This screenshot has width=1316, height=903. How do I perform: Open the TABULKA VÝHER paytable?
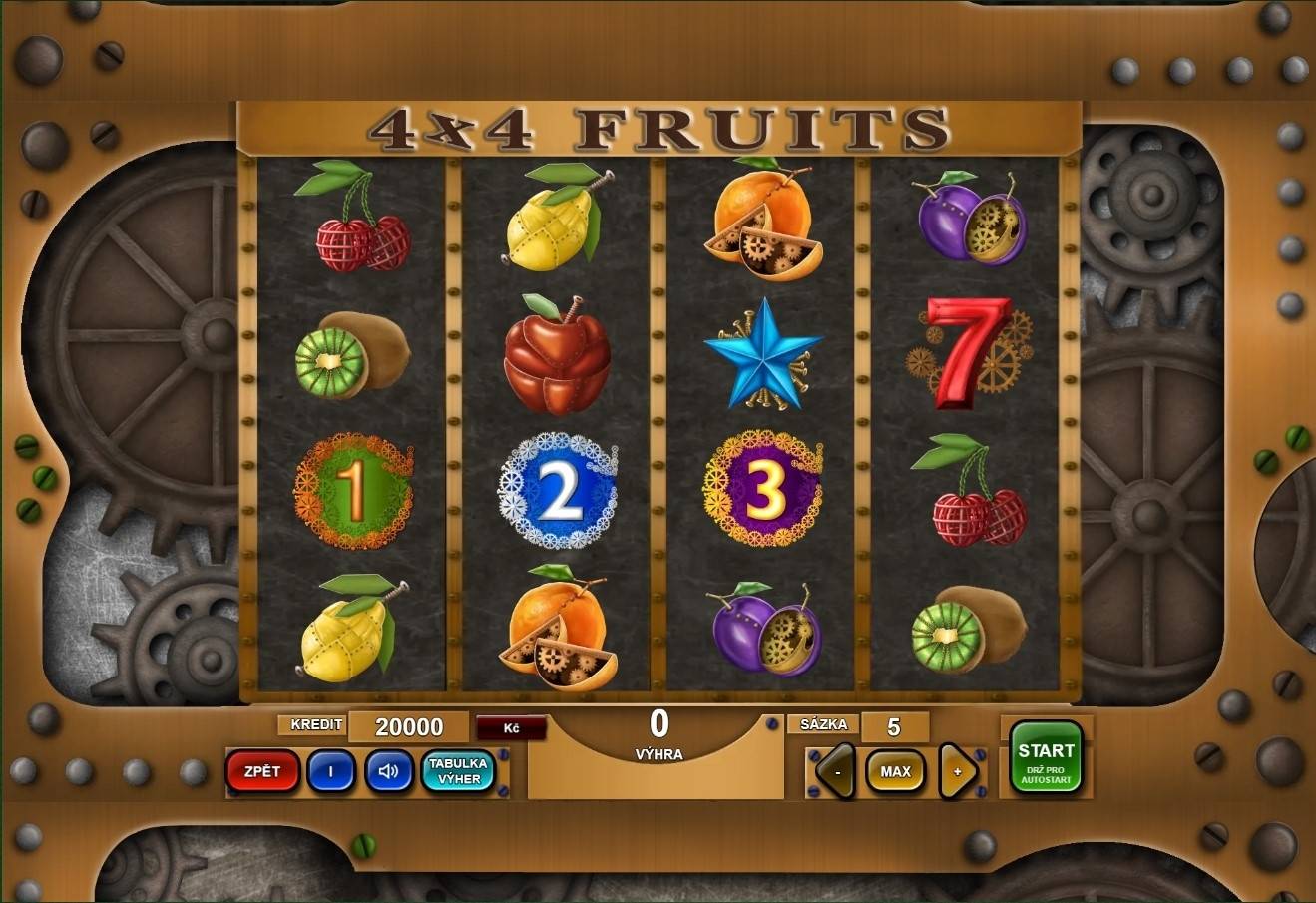[x=457, y=772]
